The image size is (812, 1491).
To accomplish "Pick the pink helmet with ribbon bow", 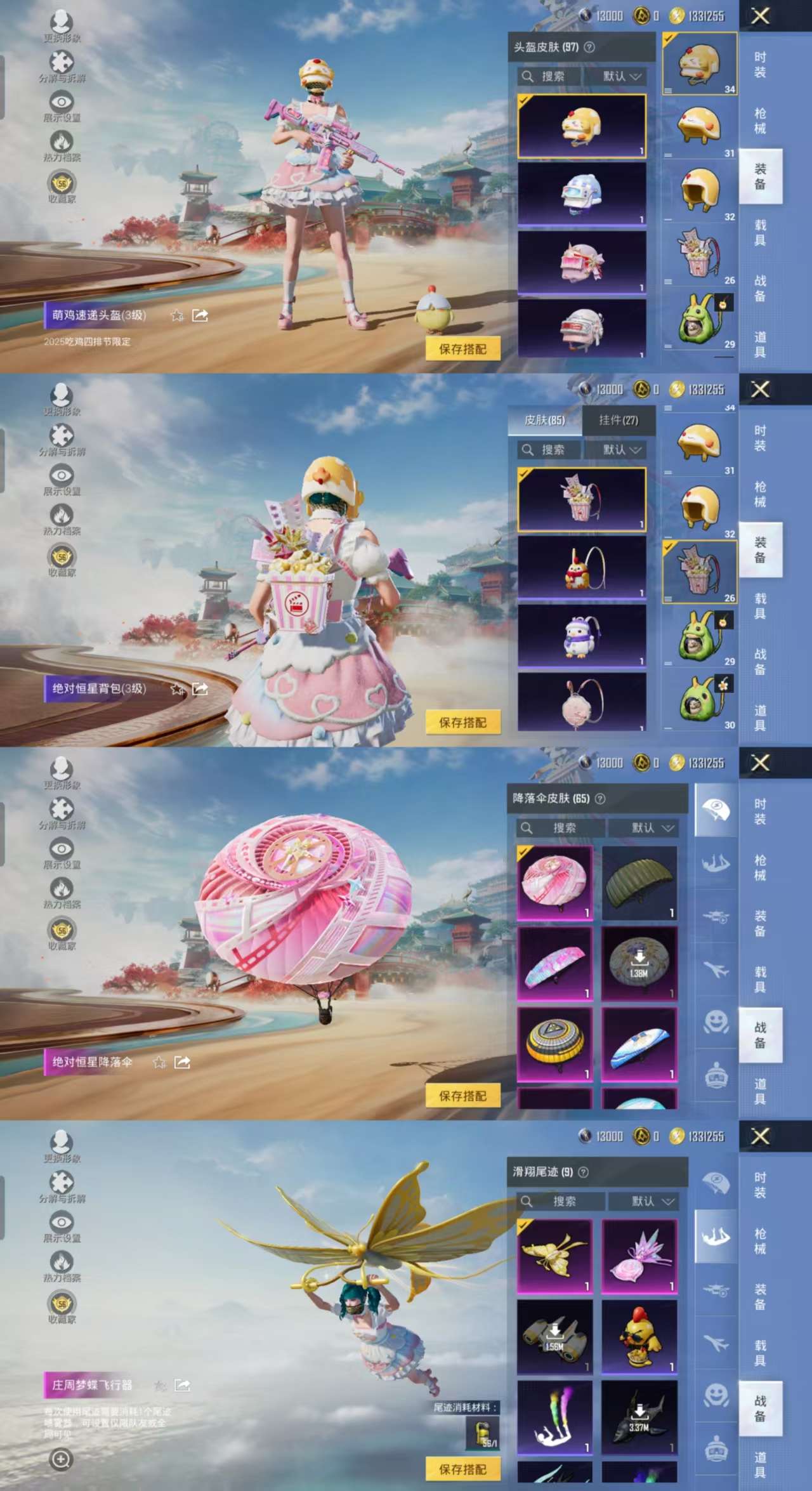I will pyautogui.click(x=582, y=263).
